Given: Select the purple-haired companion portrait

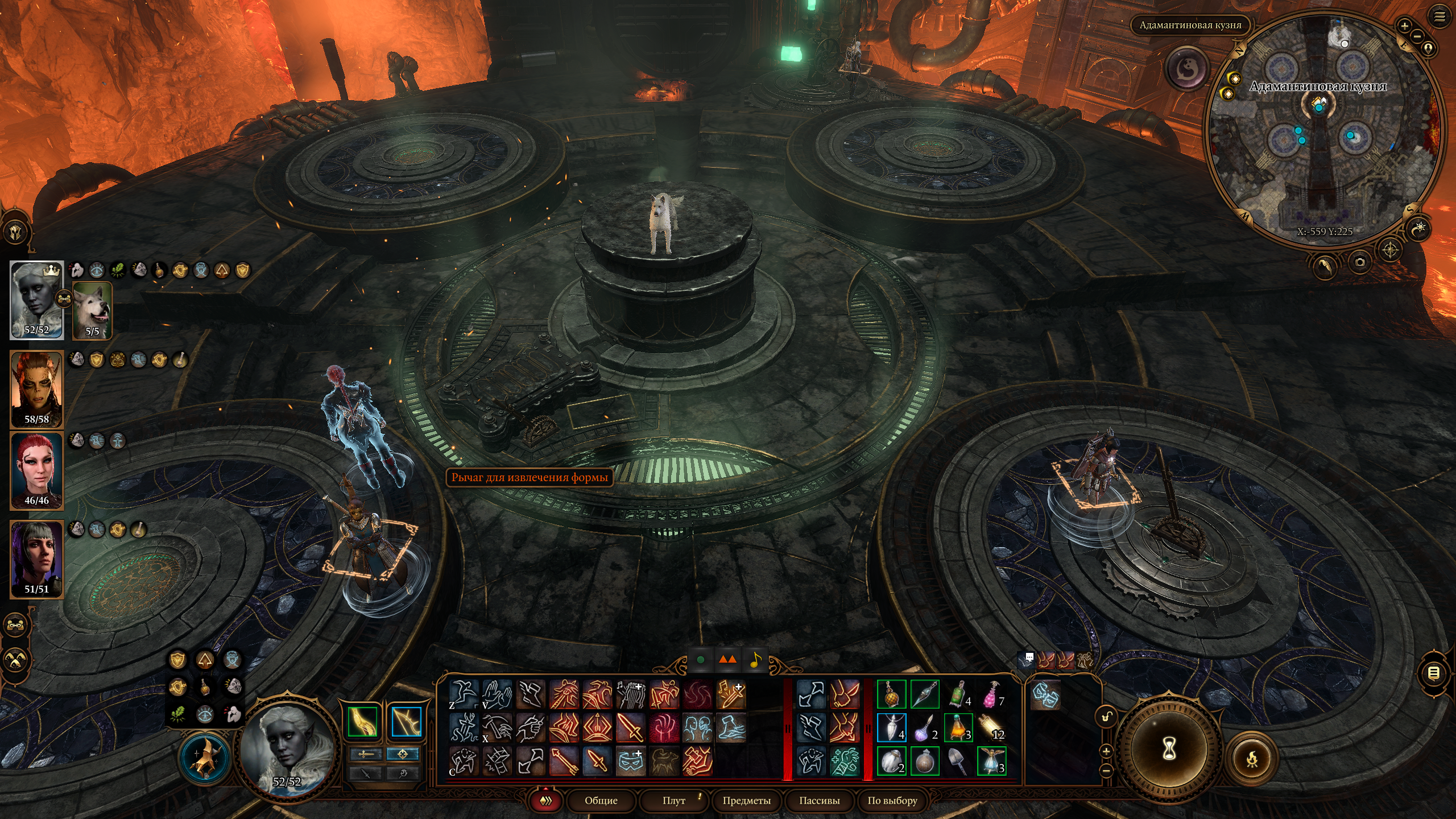Looking at the screenshot, I should (37, 559).
